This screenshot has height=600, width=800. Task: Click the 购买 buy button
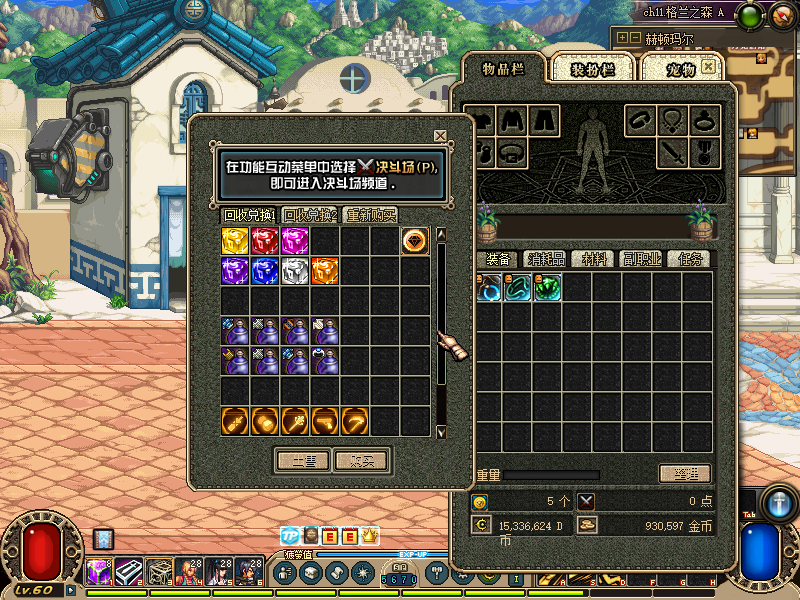click(x=360, y=460)
